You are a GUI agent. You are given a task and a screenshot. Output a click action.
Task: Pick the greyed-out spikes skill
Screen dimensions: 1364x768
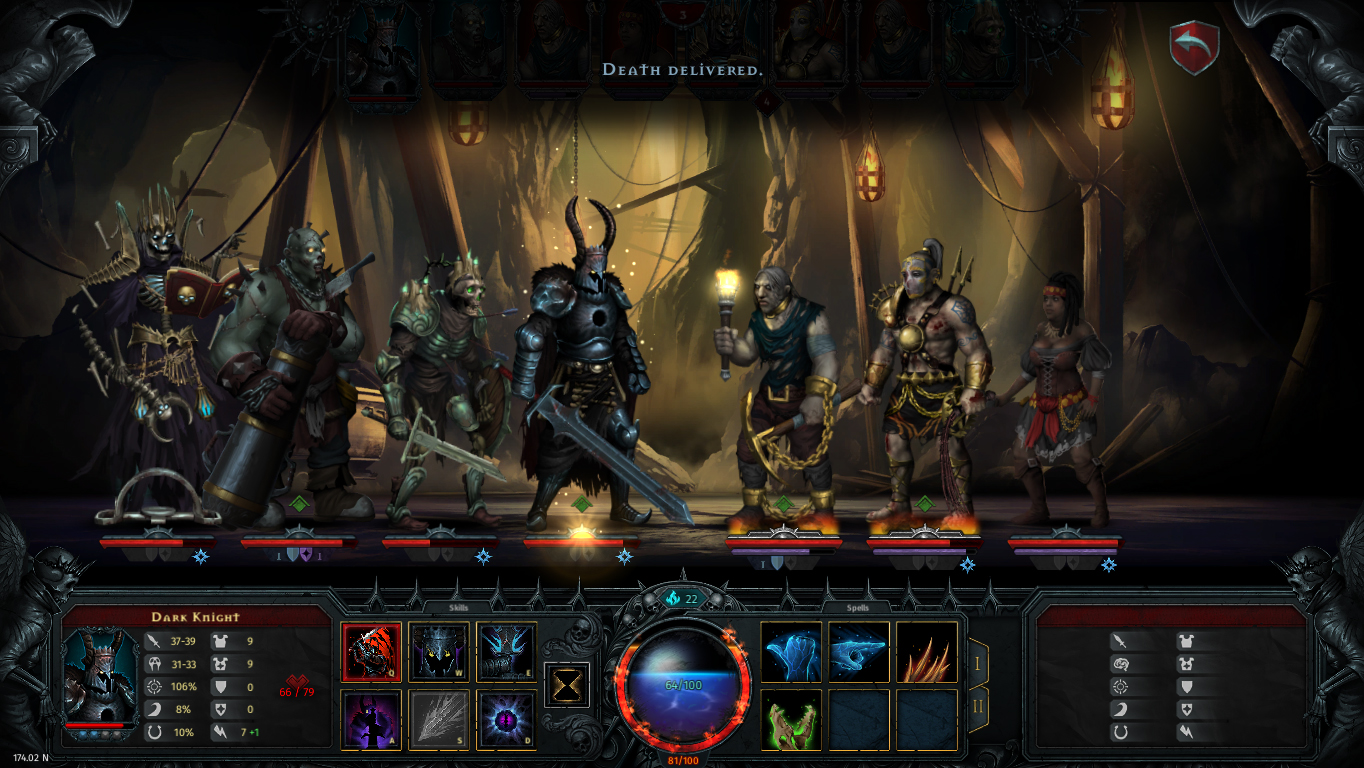pos(439,719)
